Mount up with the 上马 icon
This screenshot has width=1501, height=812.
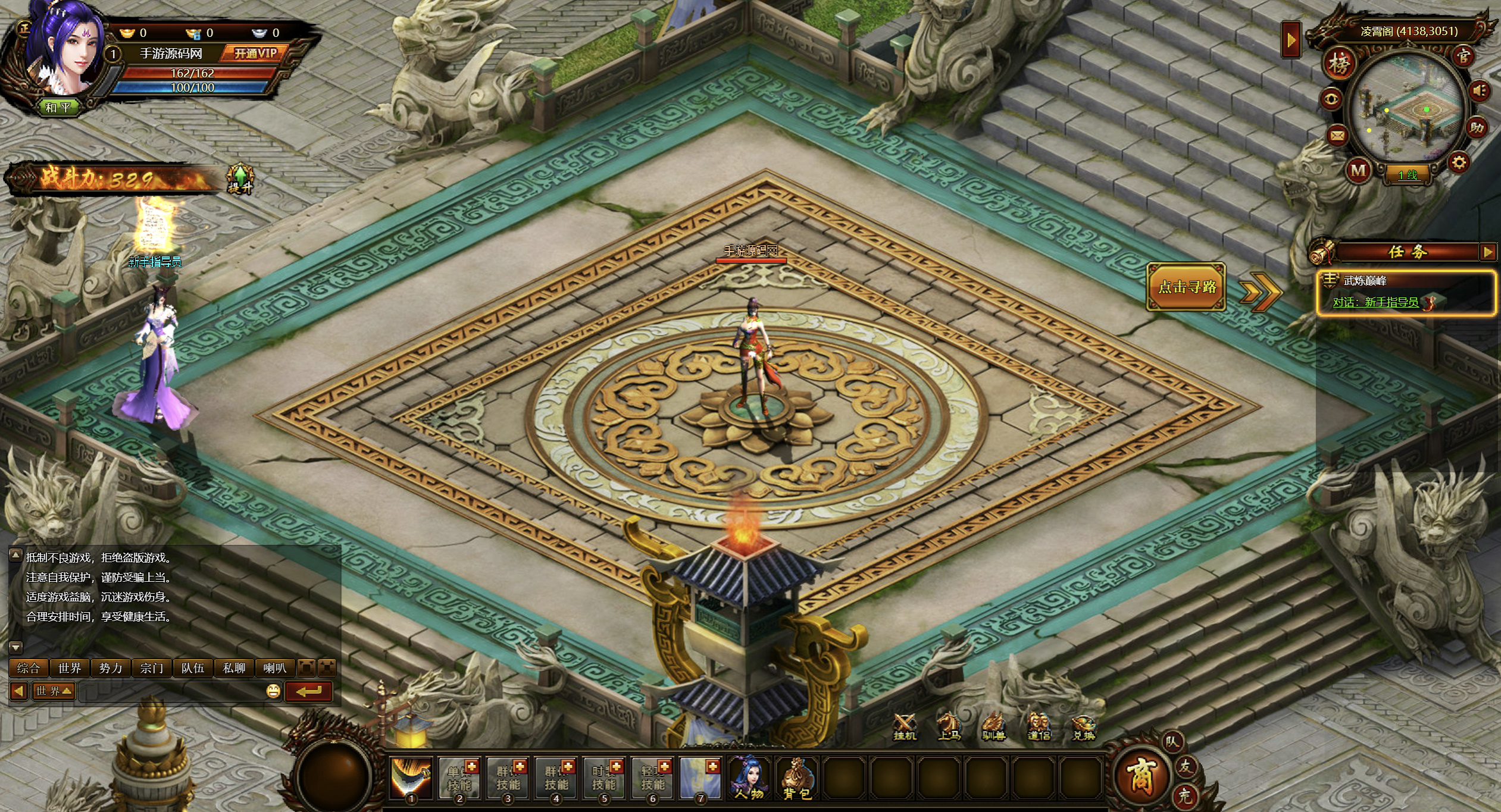point(949,727)
